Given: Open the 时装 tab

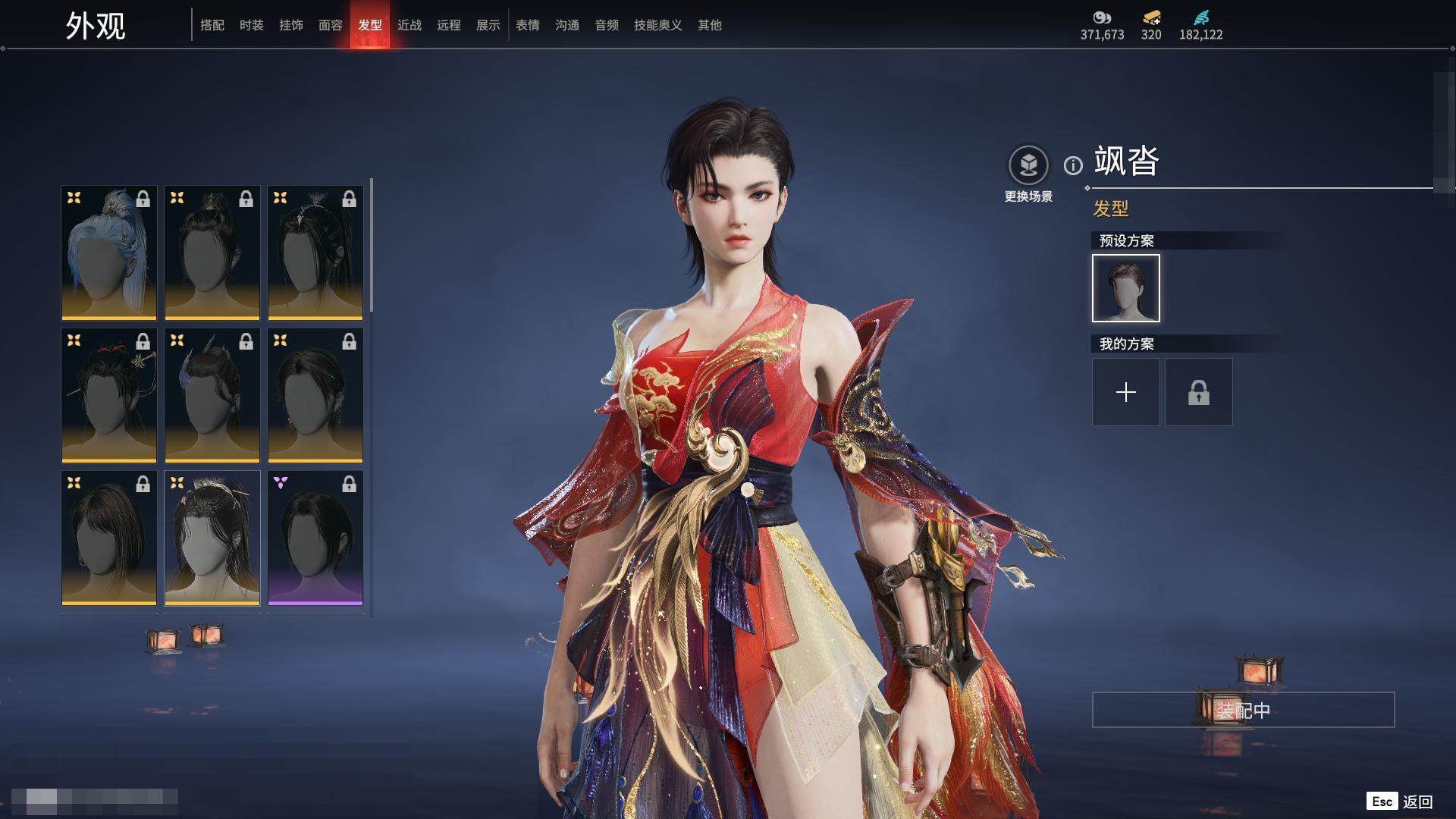Looking at the screenshot, I should tap(252, 25).
